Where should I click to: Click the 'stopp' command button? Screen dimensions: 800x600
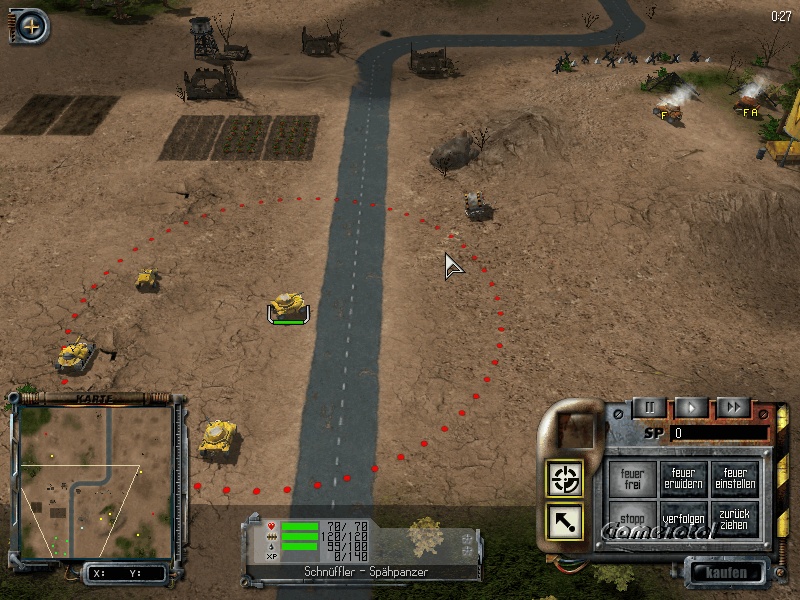tap(632, 519)
